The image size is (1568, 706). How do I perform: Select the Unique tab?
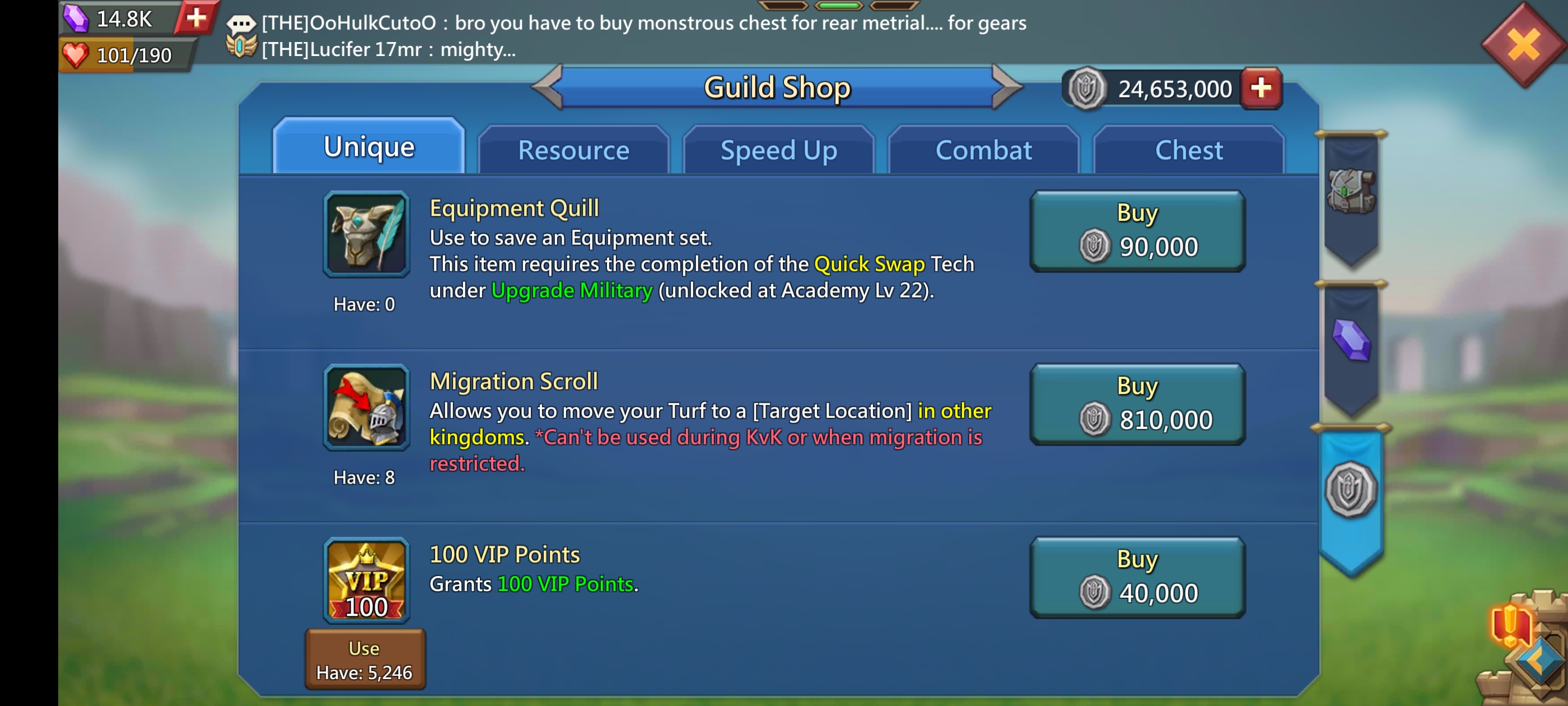369,147
